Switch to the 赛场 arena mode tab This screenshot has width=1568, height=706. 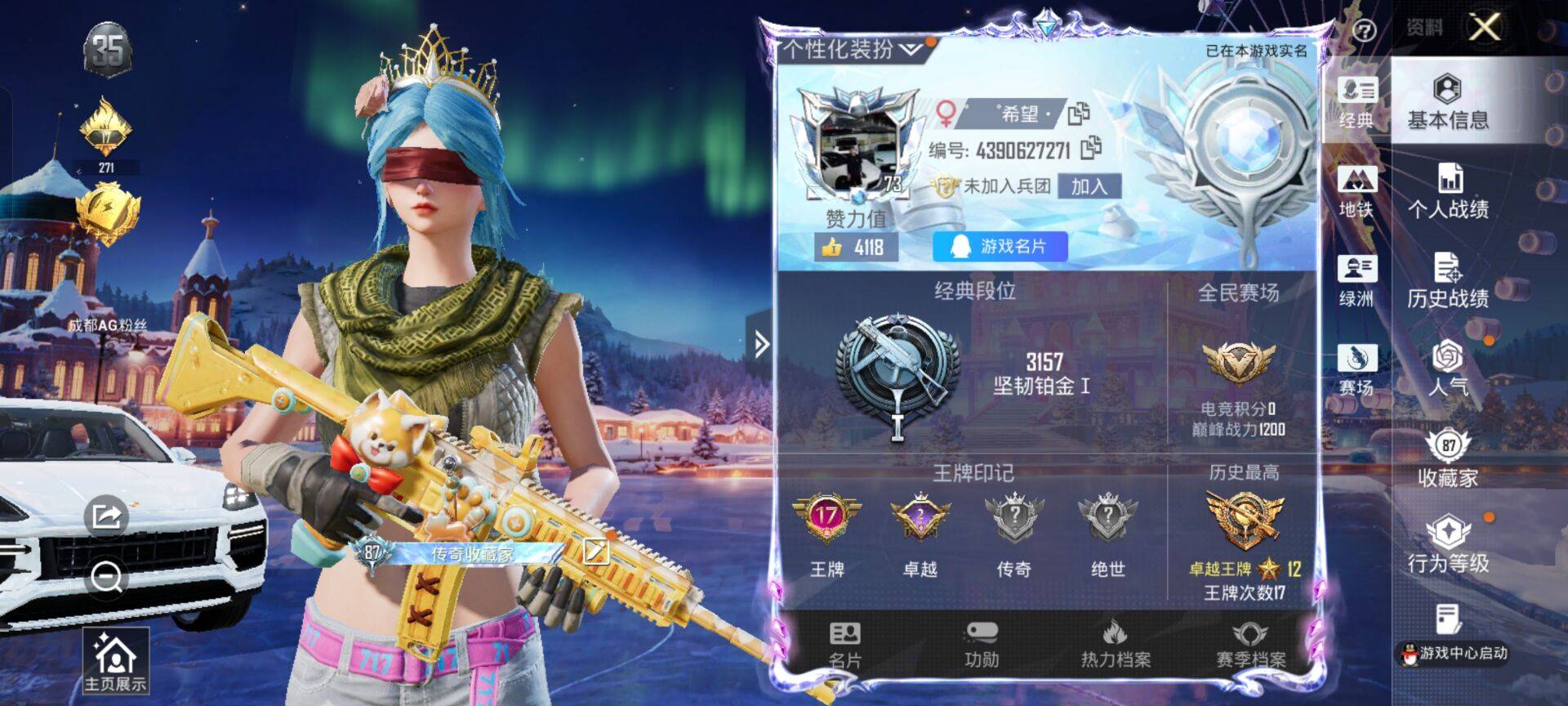(1356, 370)
